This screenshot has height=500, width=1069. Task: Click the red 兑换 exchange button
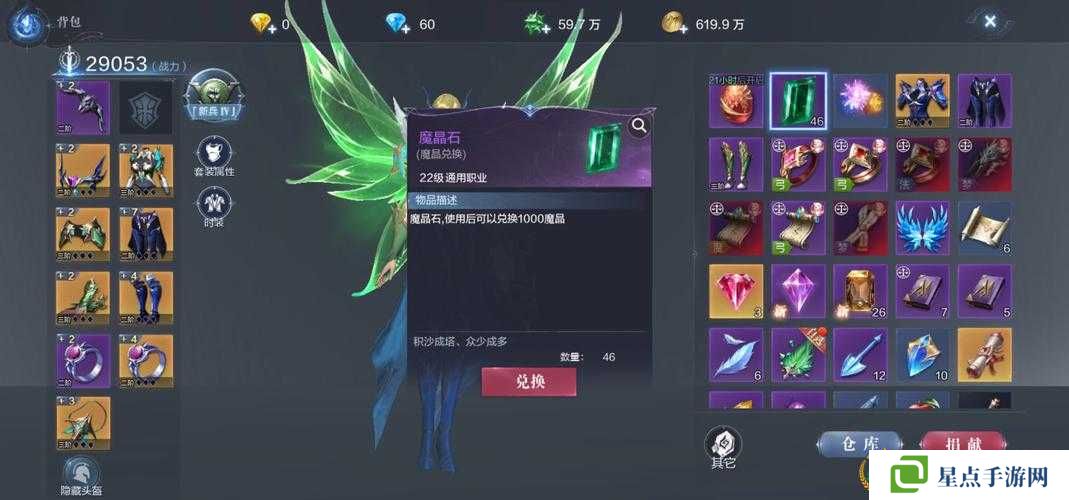coord(529,382)
